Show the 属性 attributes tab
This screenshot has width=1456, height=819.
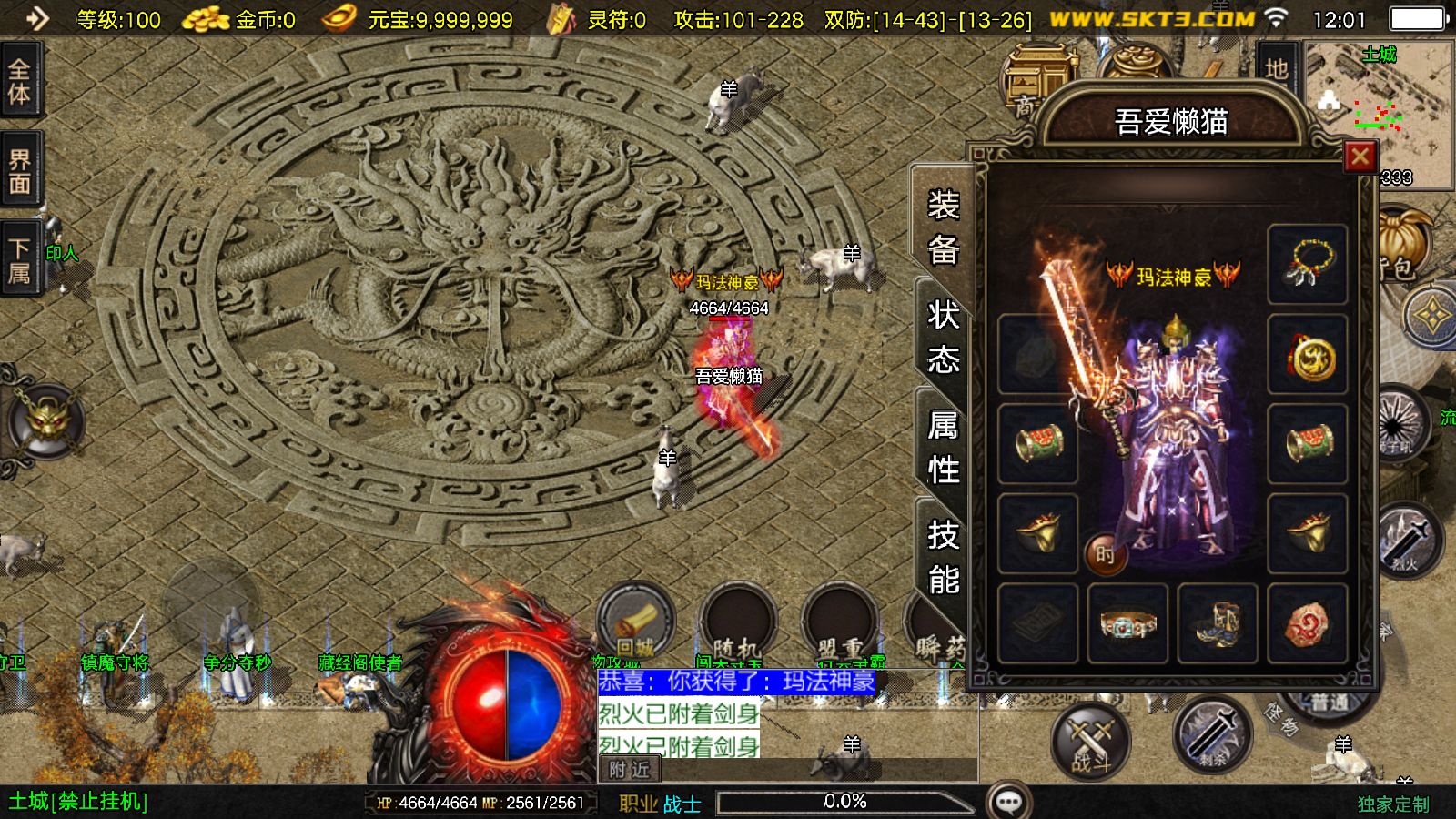click(x=944, y=447)
